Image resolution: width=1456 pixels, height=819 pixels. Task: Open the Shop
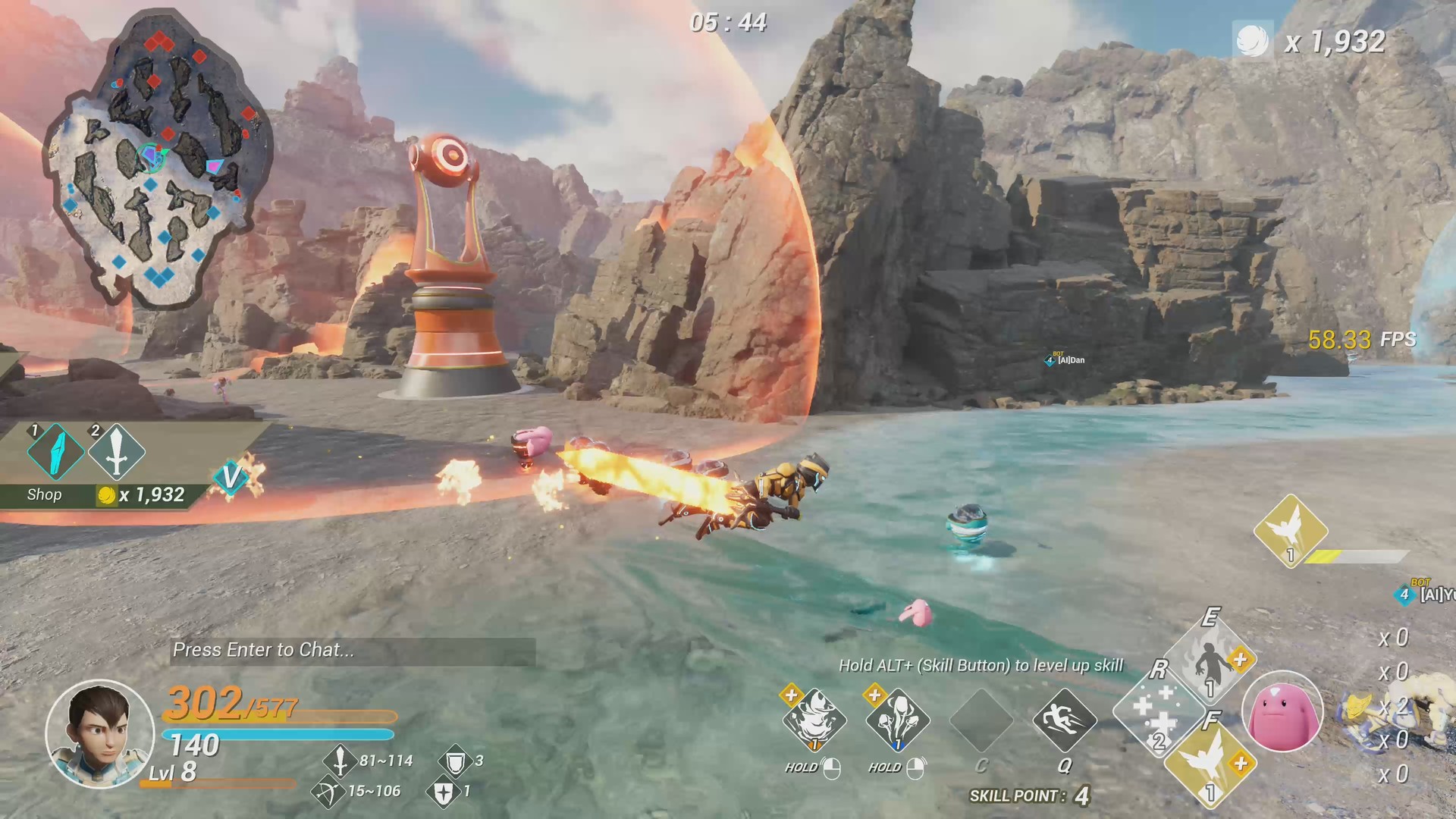pyautogui.click(x=45, y=494)
